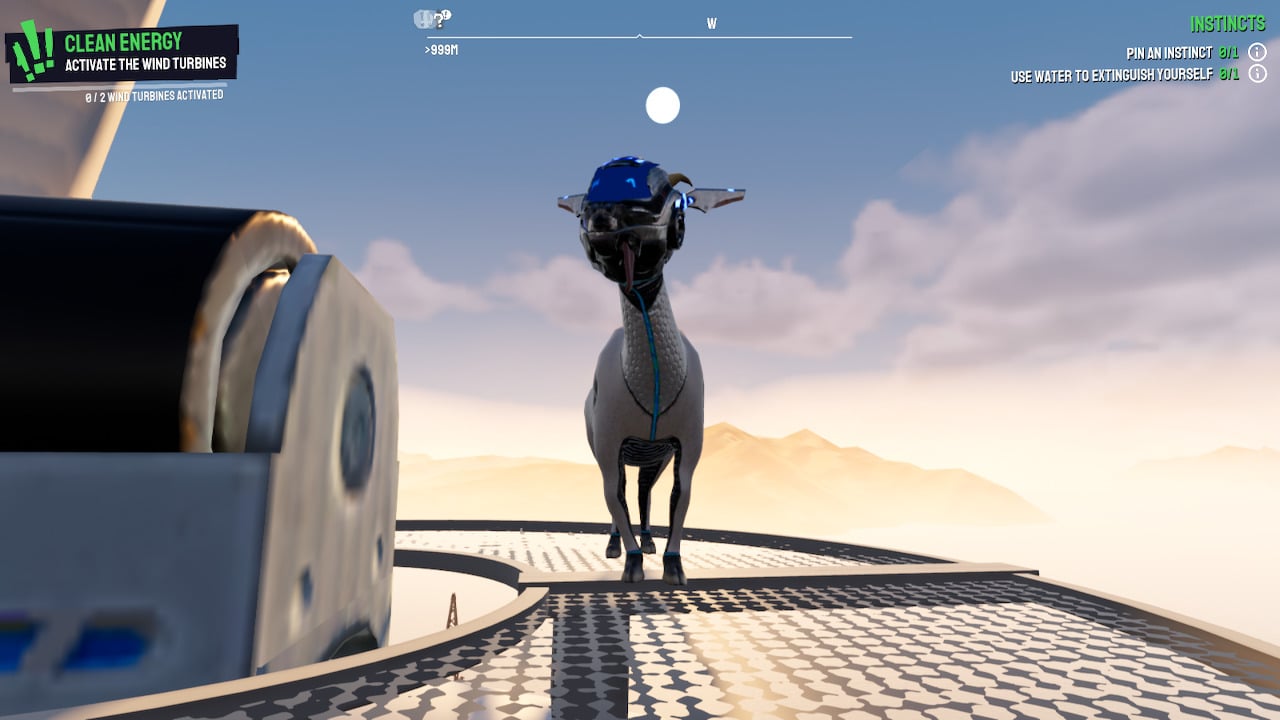Click the white crosshair dot reticle
1280x720 pixels.
point(663,105)
